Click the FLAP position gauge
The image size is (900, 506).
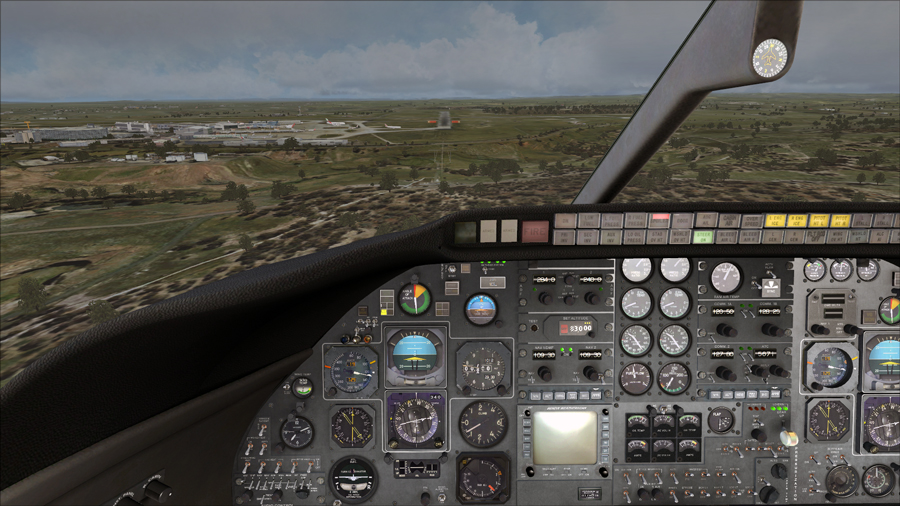tap(721, 420)
